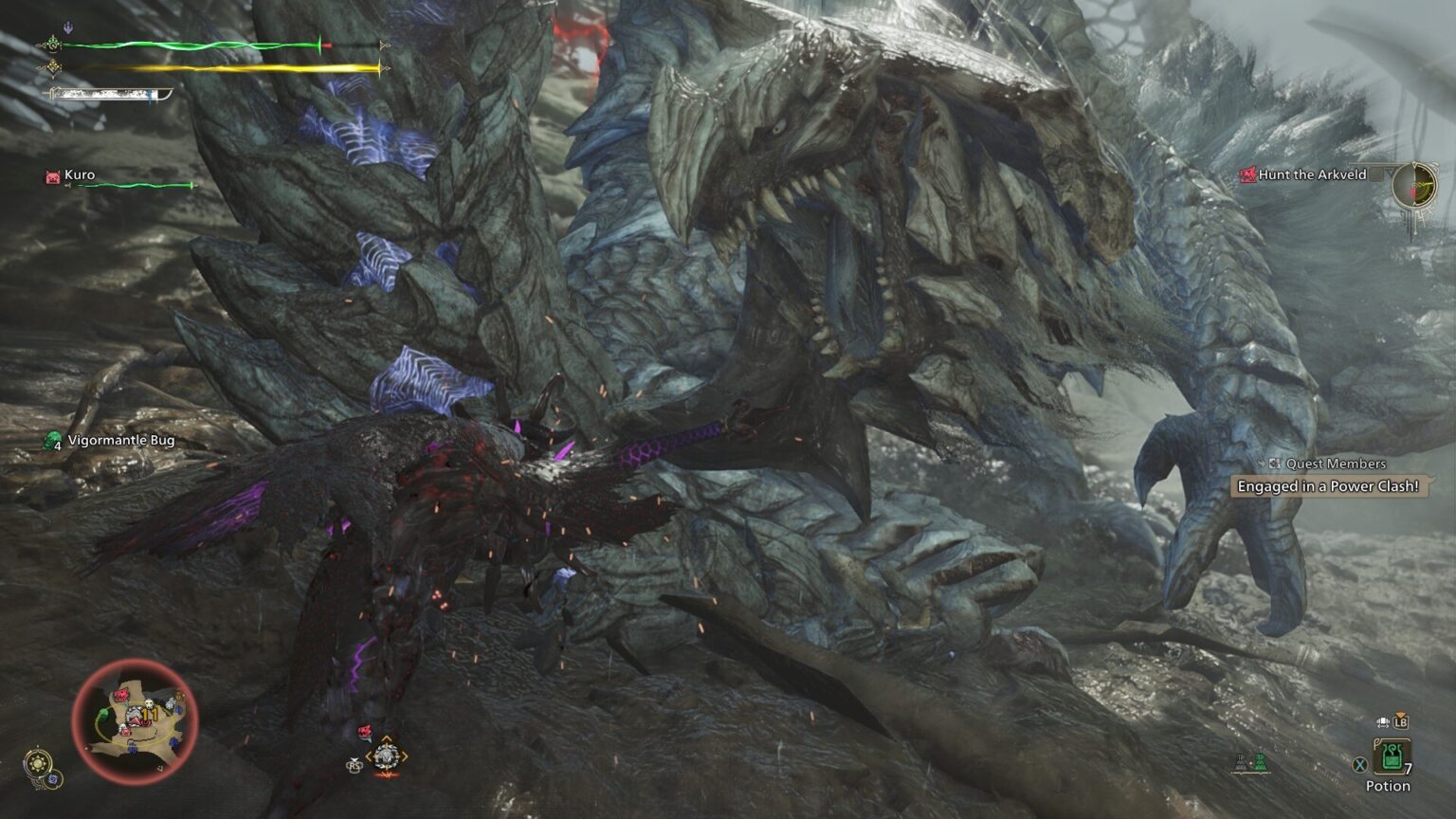Select the Potion item icon
The image size is (1456, 819).
[x=1391, y=757]
